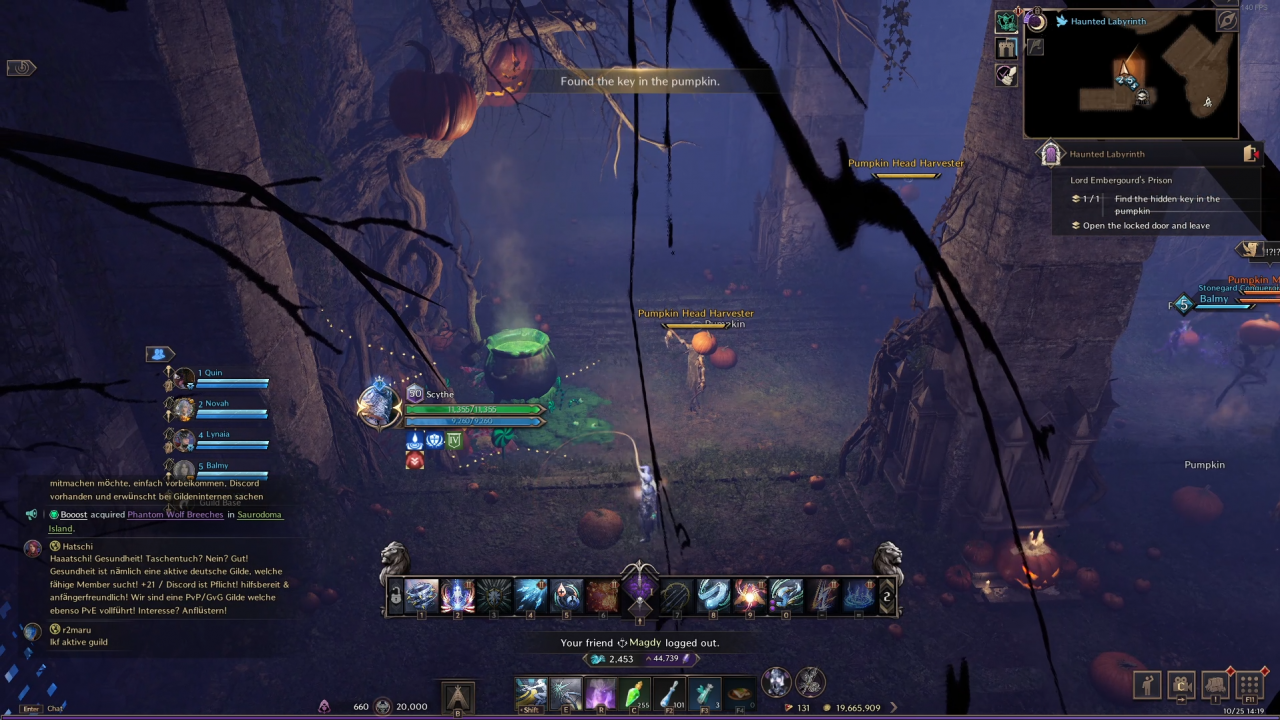Open the game menu grid icon

(x=1249, y=685)
